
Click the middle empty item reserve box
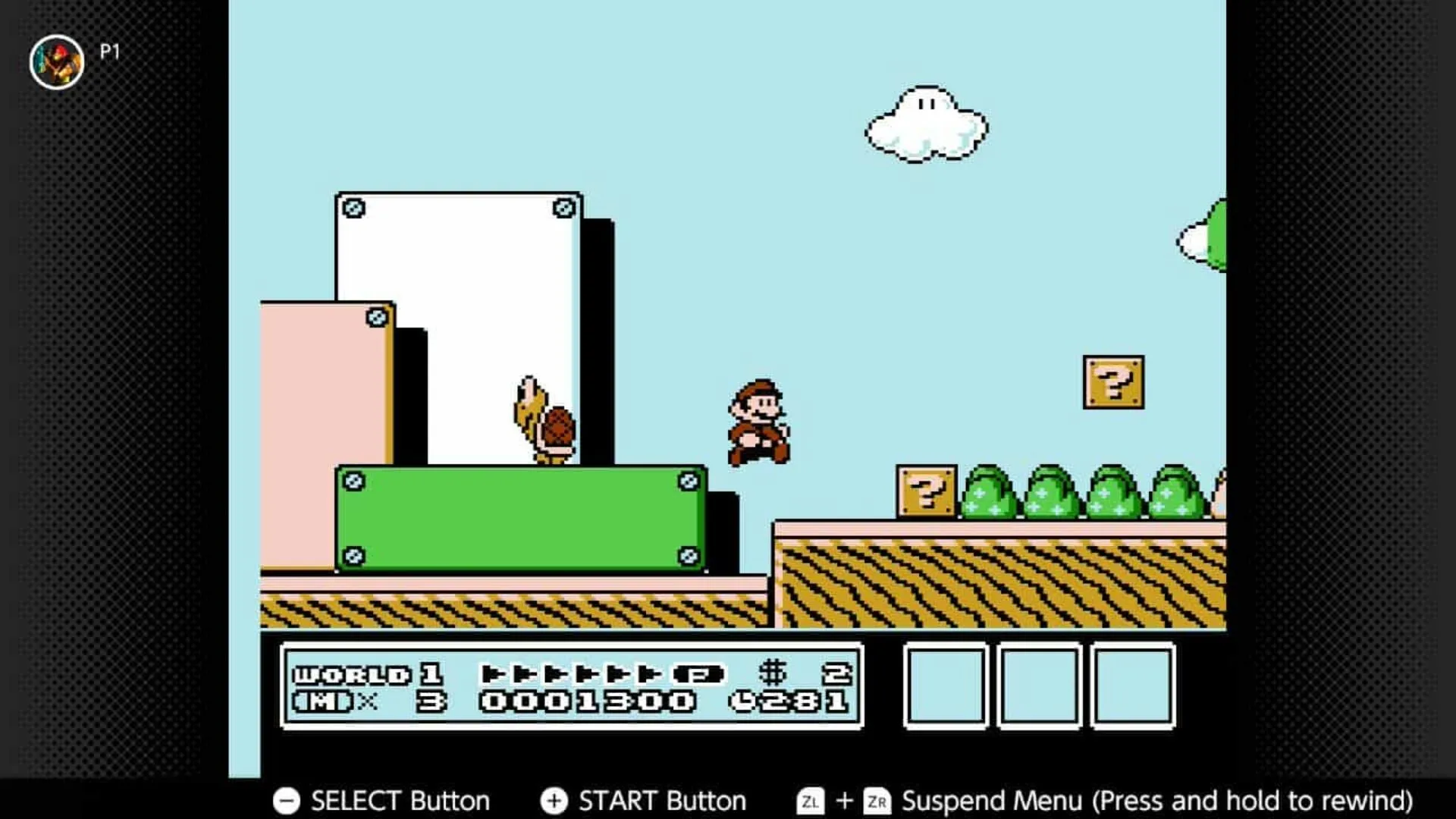click(1040, 685)
